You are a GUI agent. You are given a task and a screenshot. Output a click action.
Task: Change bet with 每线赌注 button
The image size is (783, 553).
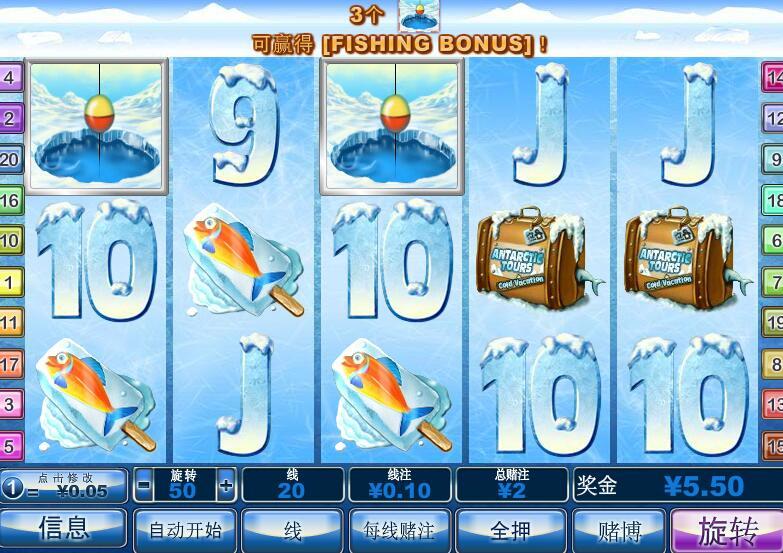click(399, 529)
